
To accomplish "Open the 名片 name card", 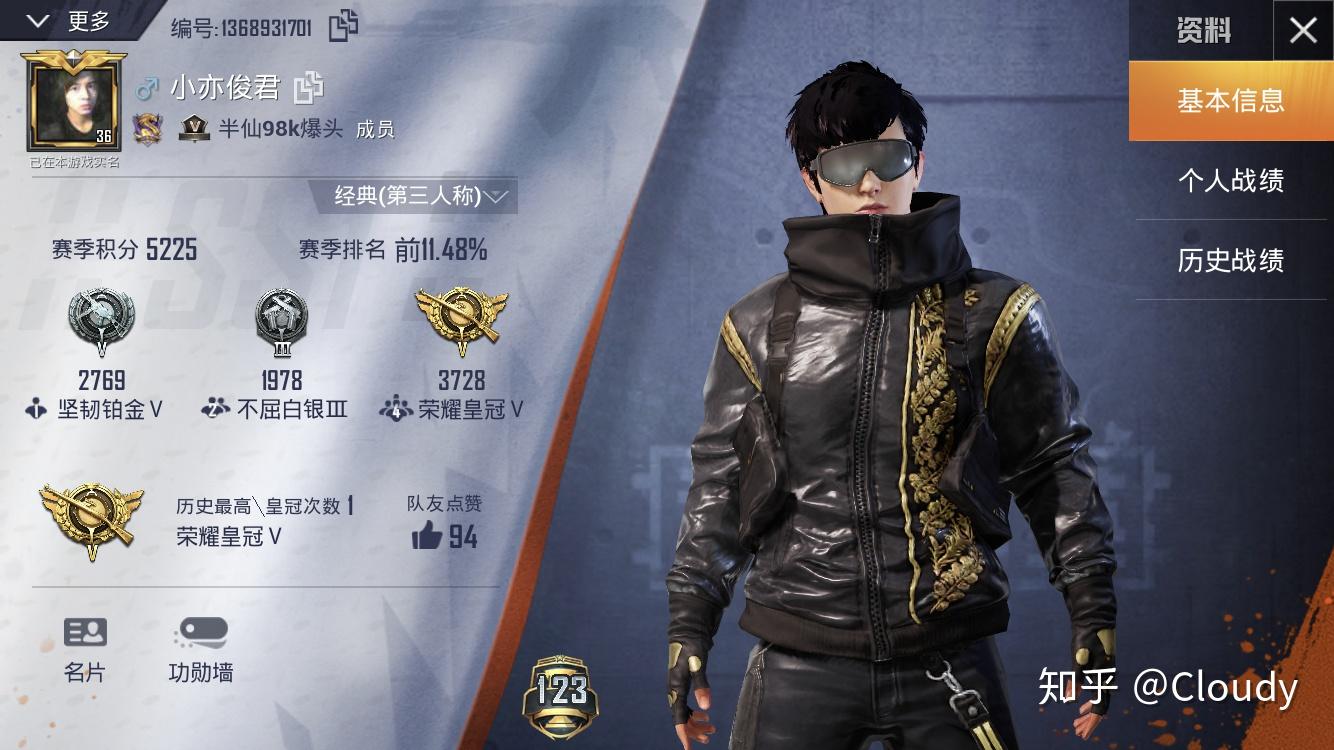I will 85,648.
